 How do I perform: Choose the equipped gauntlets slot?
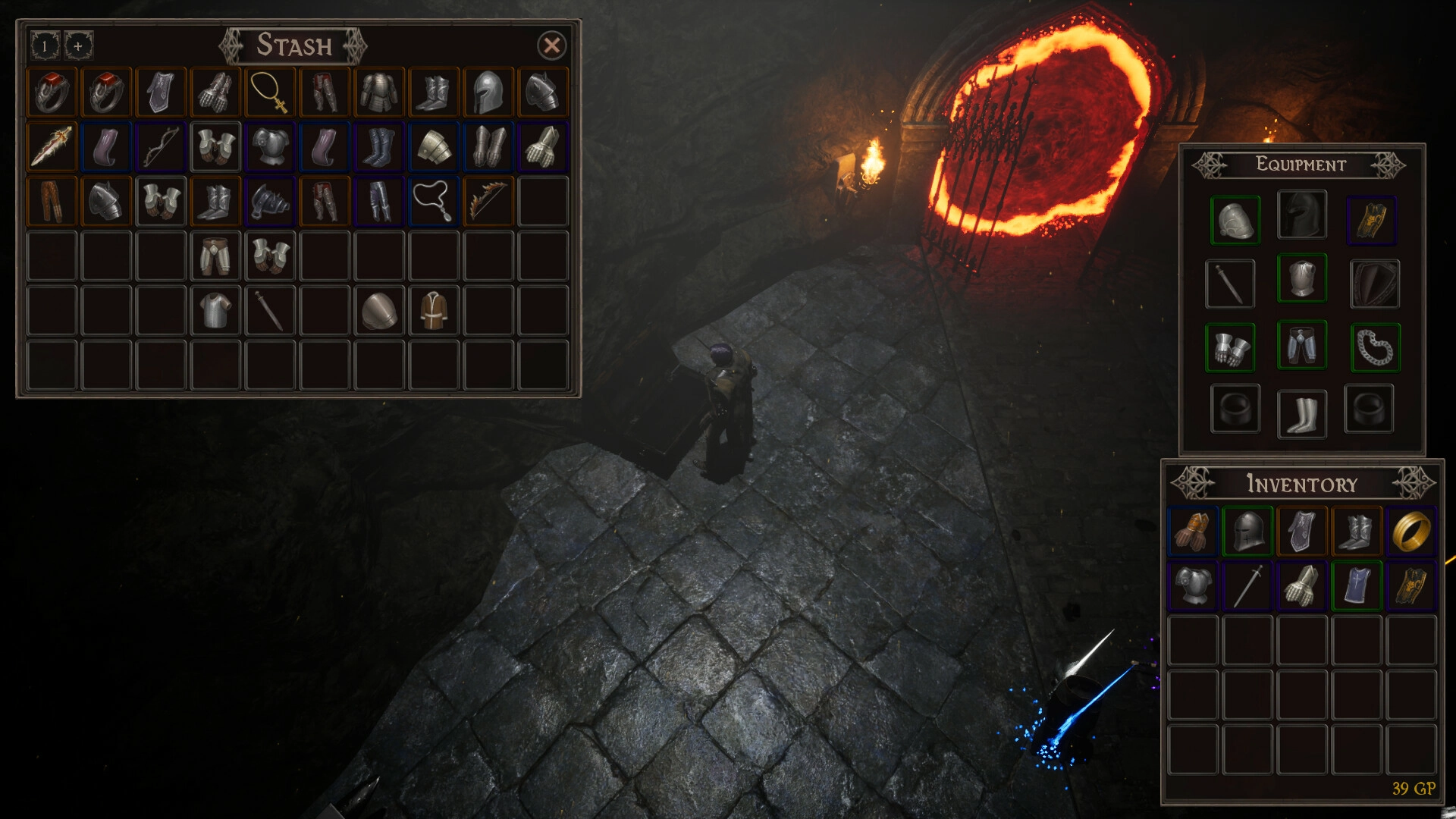[1230, 347]
